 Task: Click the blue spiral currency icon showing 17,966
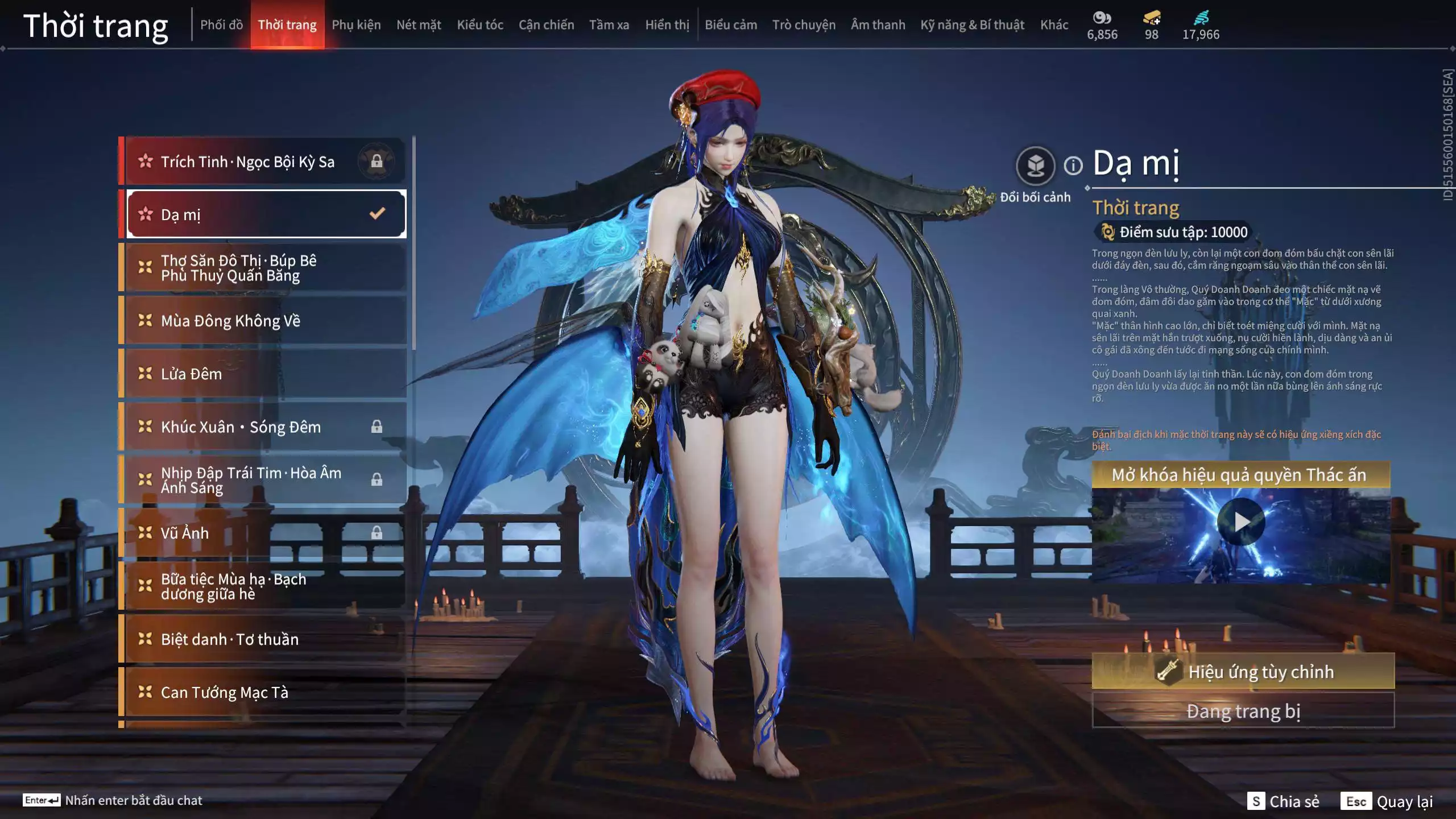[x=1203, y=19]
